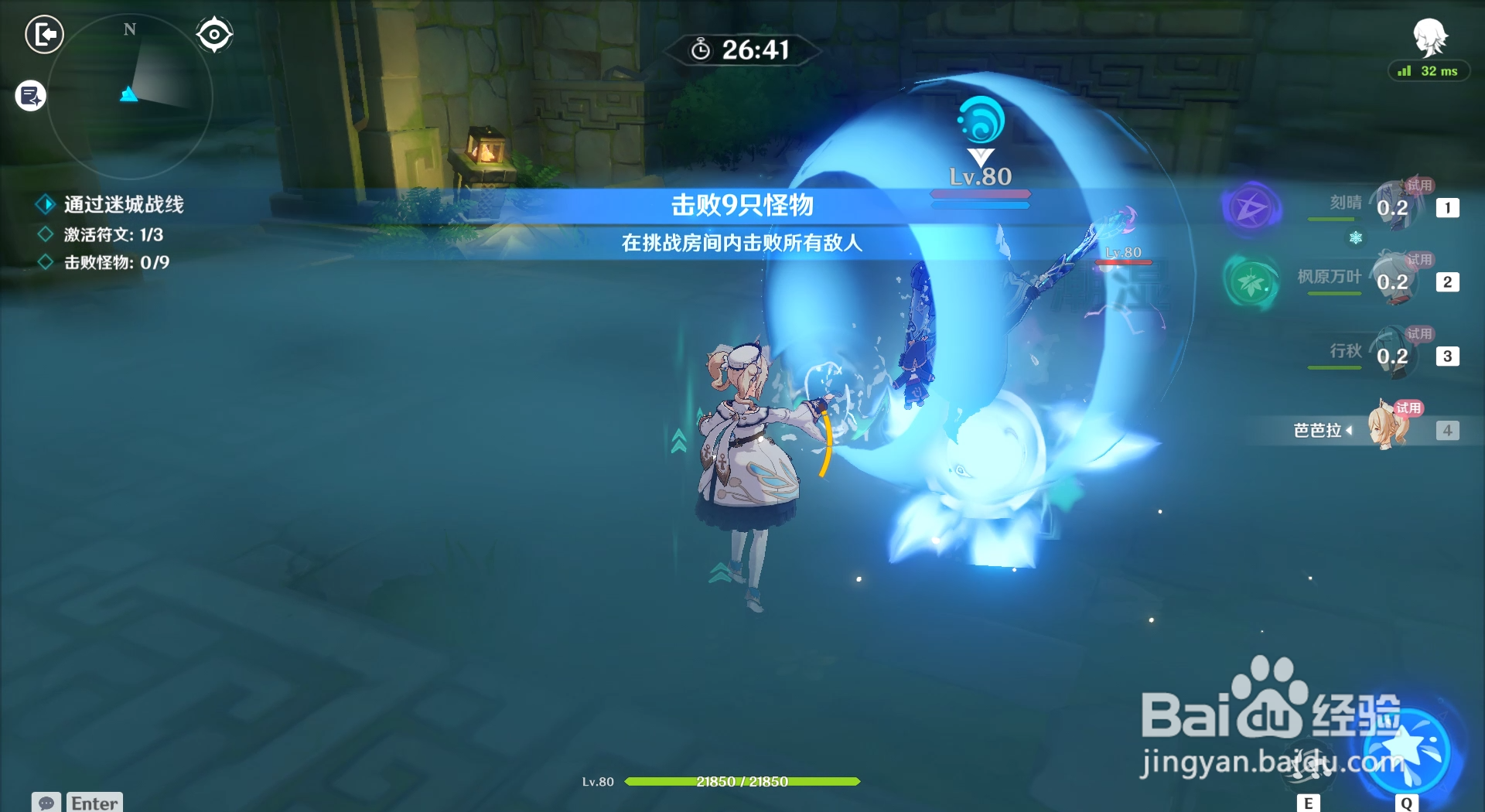The width and height of the screenshot is (1485, 812).
Task: Click the 26:41 challenge timer banner
Action: [742, 51]
